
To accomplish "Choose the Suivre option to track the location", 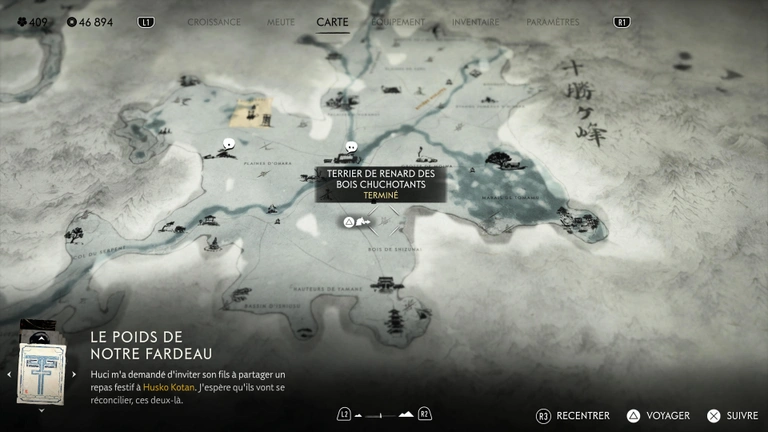I will [733, 415].
